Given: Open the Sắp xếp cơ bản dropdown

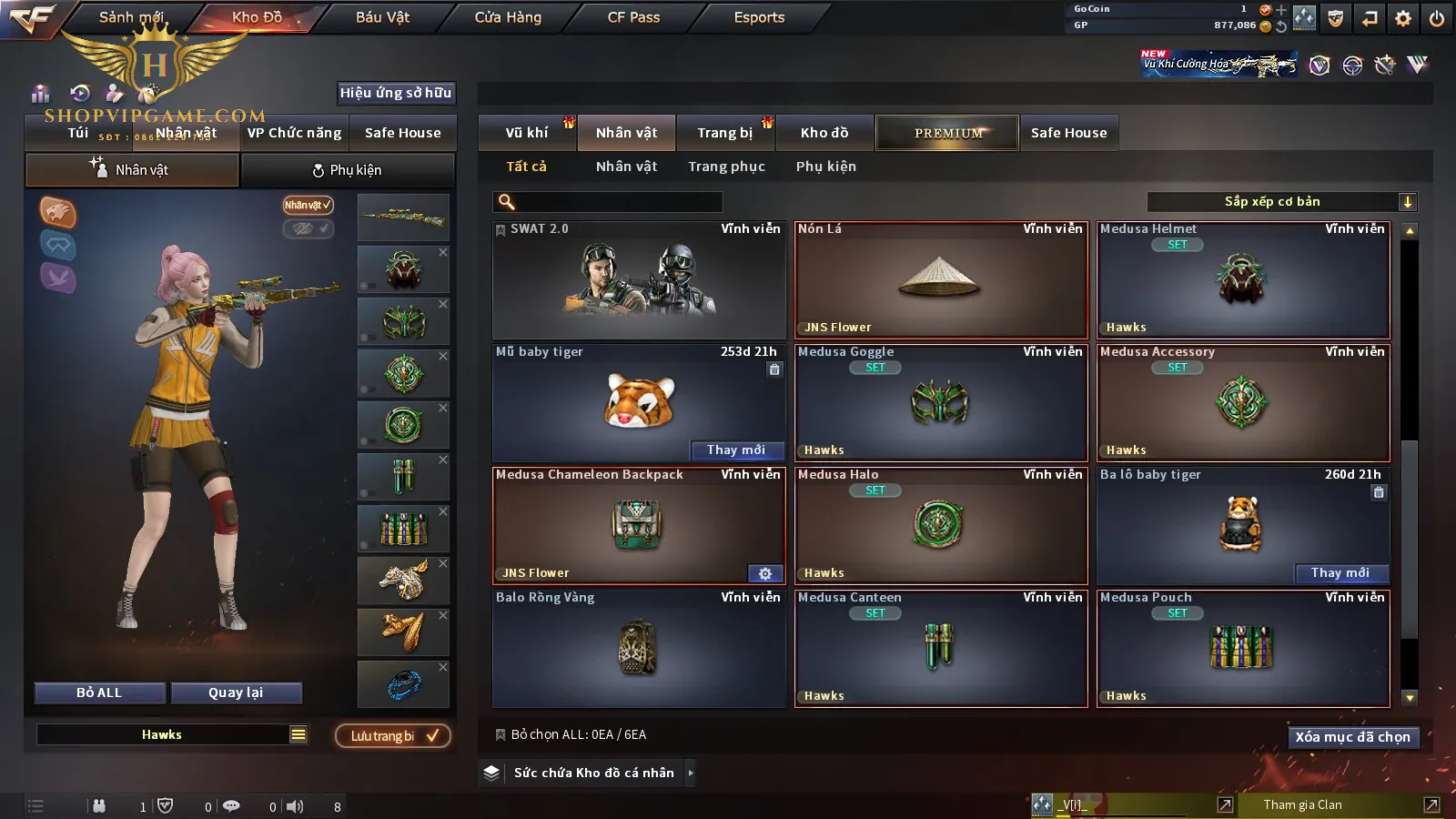Looking at the screenshot, I should (x=1281, y=202).
